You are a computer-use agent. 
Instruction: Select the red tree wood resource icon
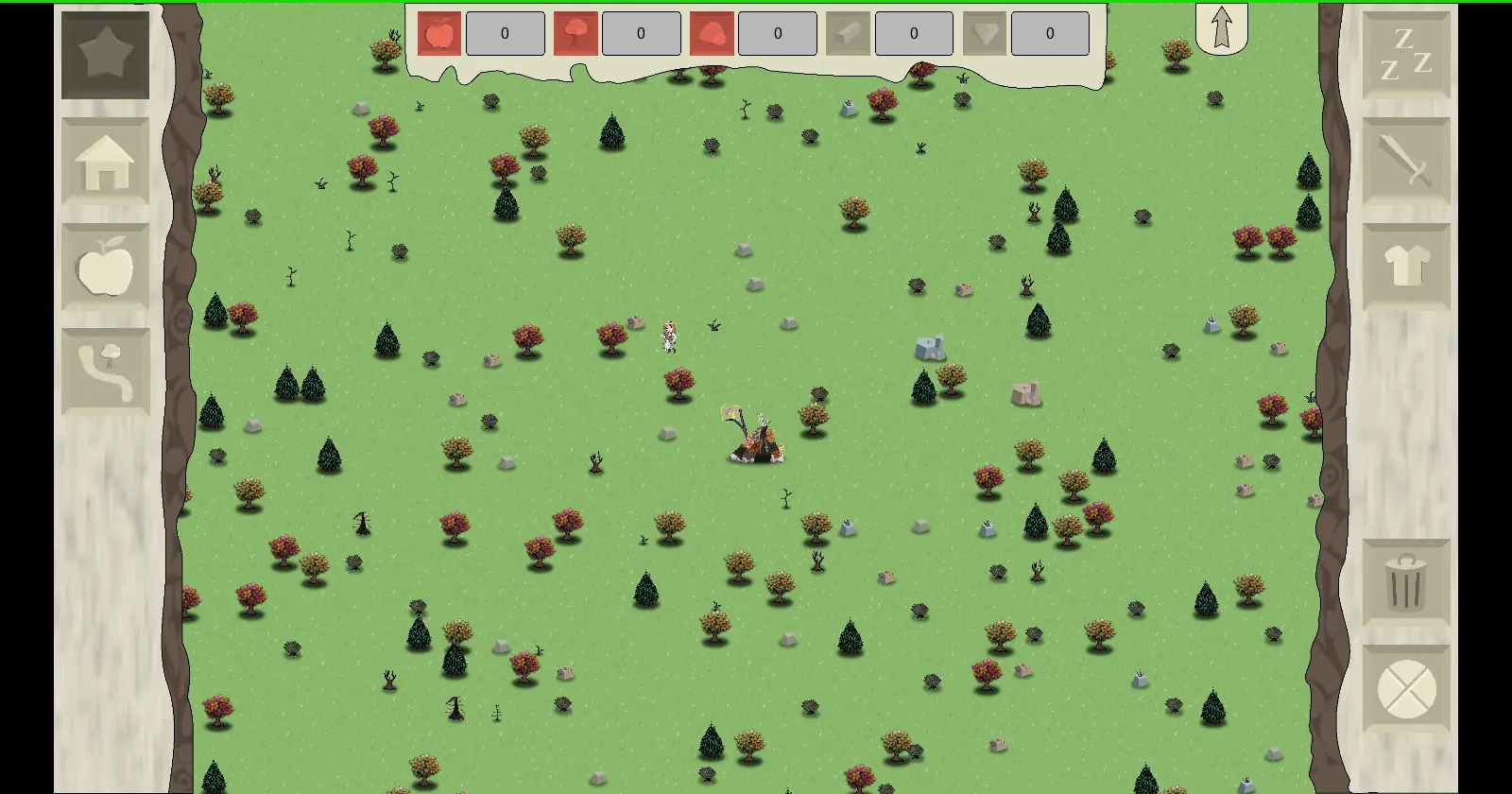[x=576, y=34]
